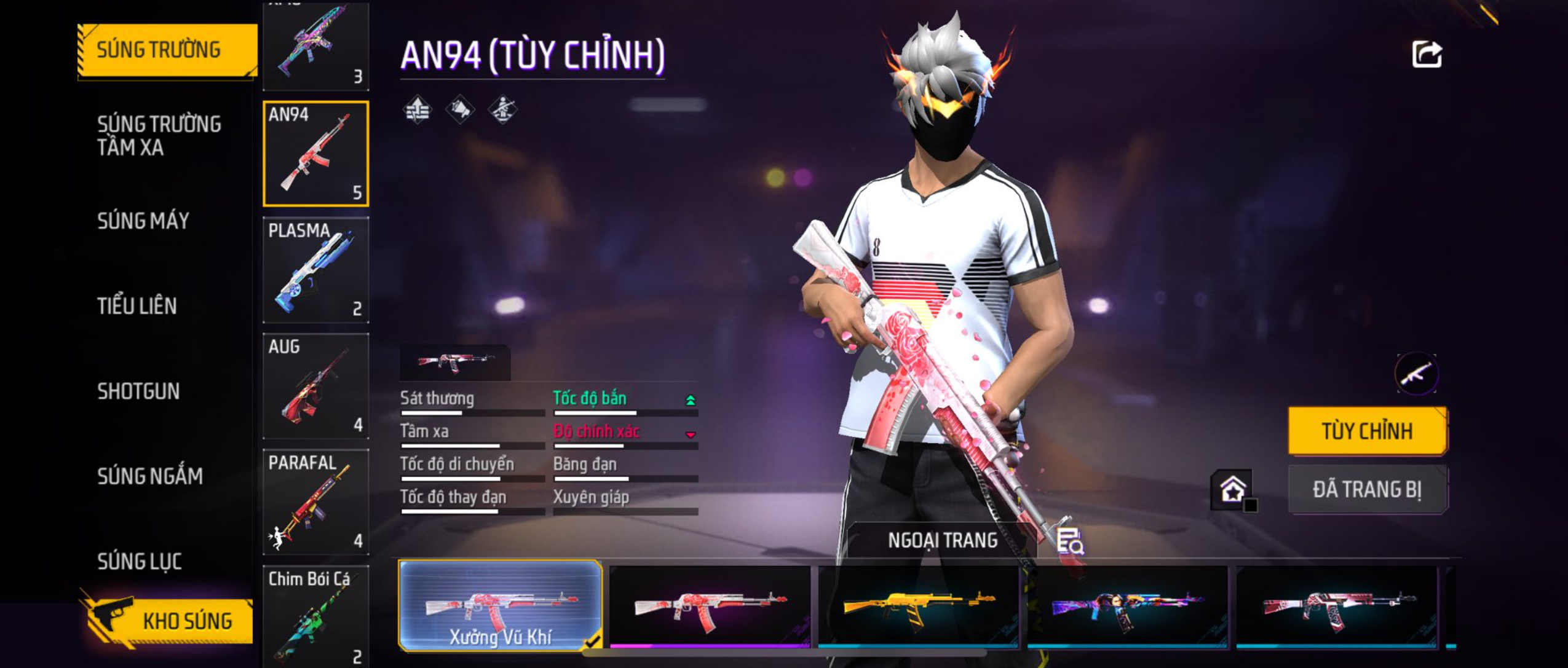
Task: Open the Súng Máy weapon category
Action: [143, 221]
